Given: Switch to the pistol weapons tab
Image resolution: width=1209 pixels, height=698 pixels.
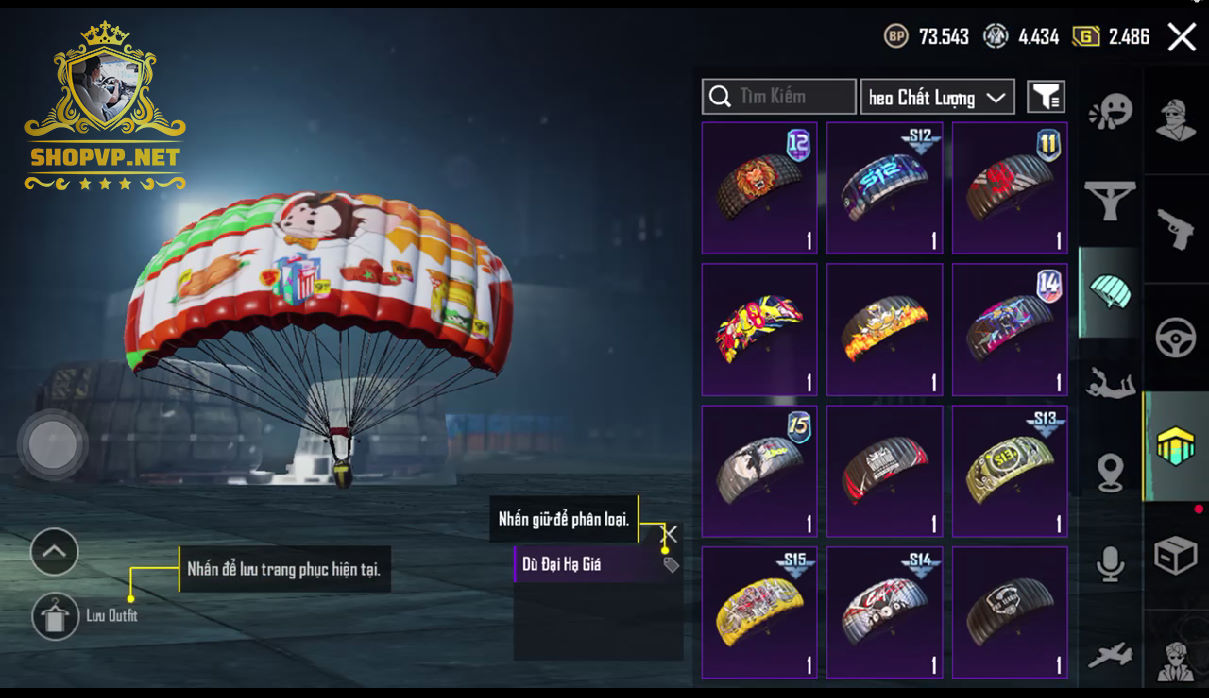Looking at the screenshot, I should click(1175, 229).
